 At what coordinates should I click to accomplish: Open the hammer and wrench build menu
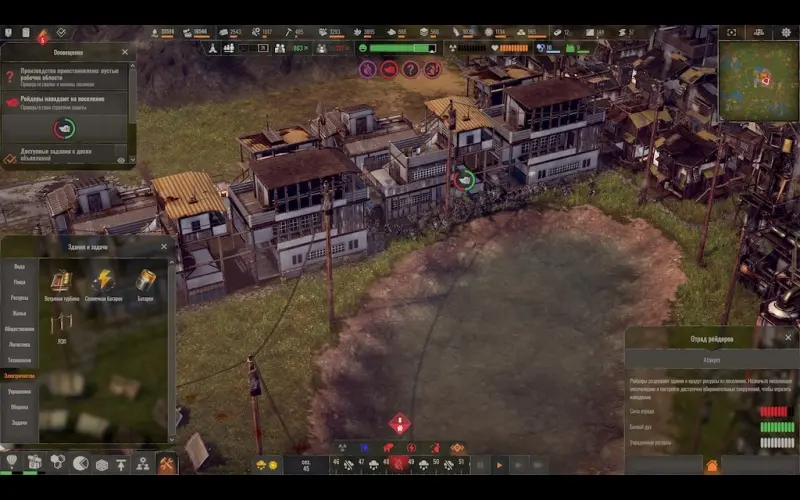166,464
